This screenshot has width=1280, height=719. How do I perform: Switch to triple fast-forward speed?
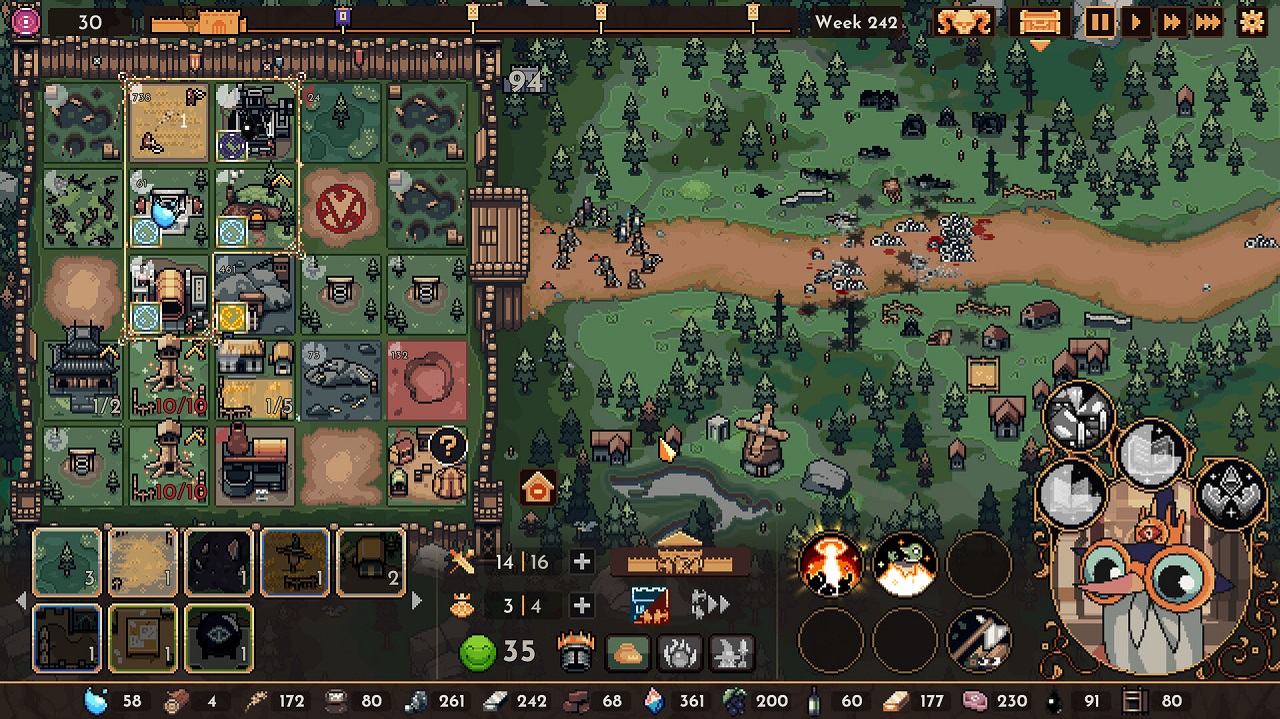coord(1208,22)
